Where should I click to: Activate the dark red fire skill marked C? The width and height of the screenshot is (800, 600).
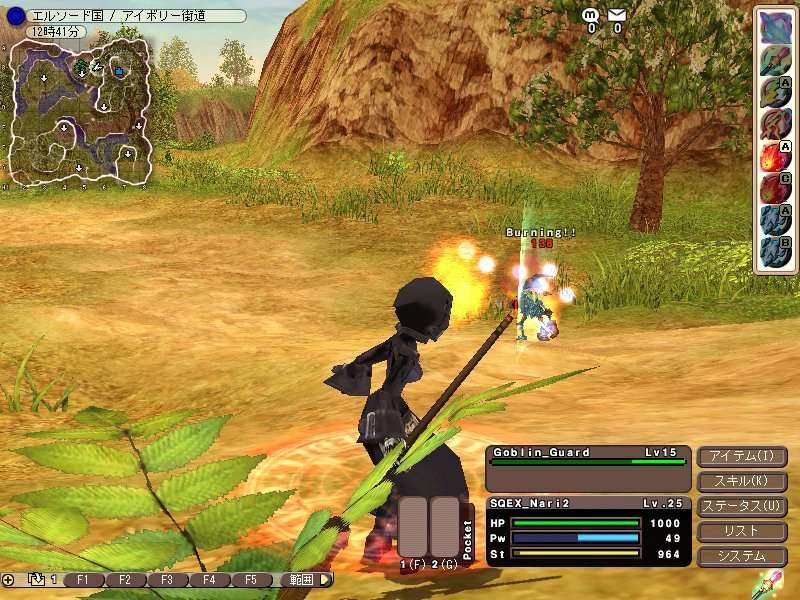(774, 187)
